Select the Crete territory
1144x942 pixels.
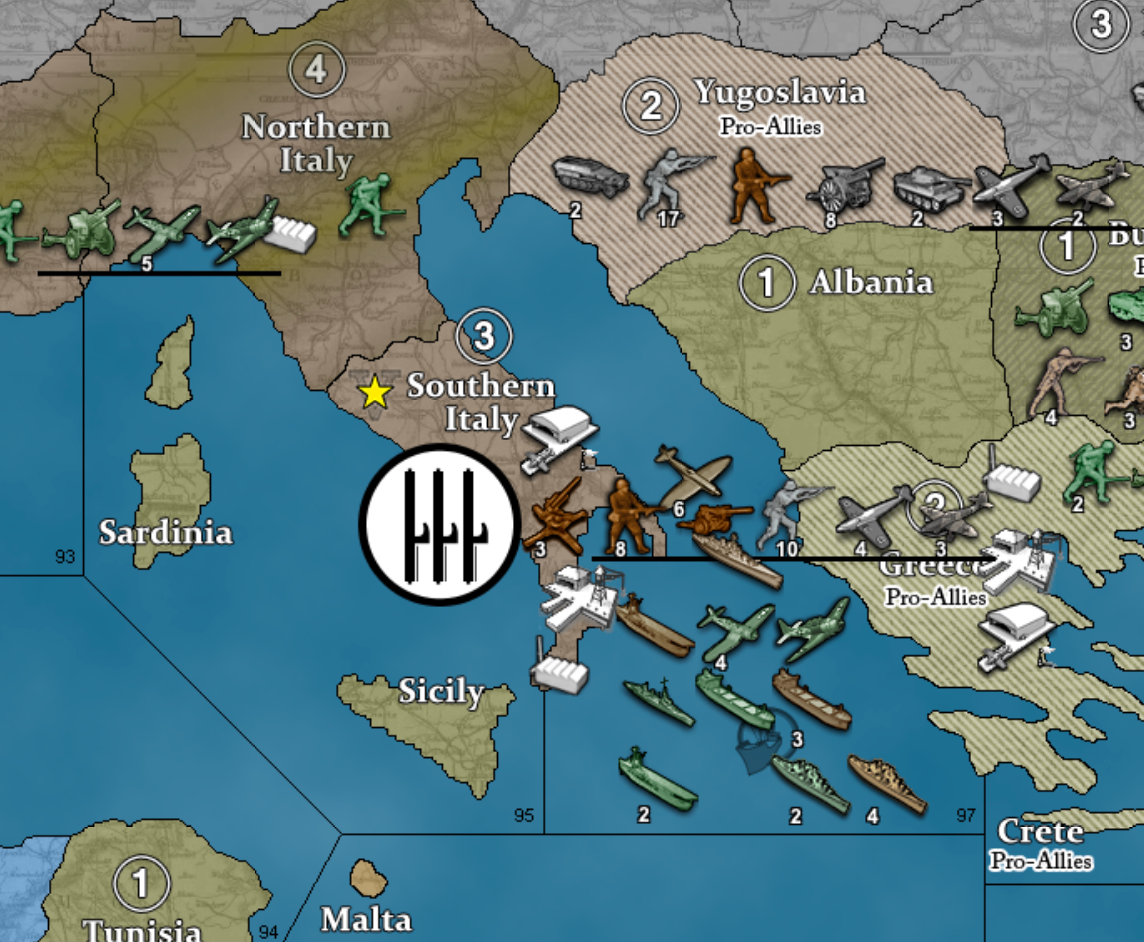pos(1040,832)
